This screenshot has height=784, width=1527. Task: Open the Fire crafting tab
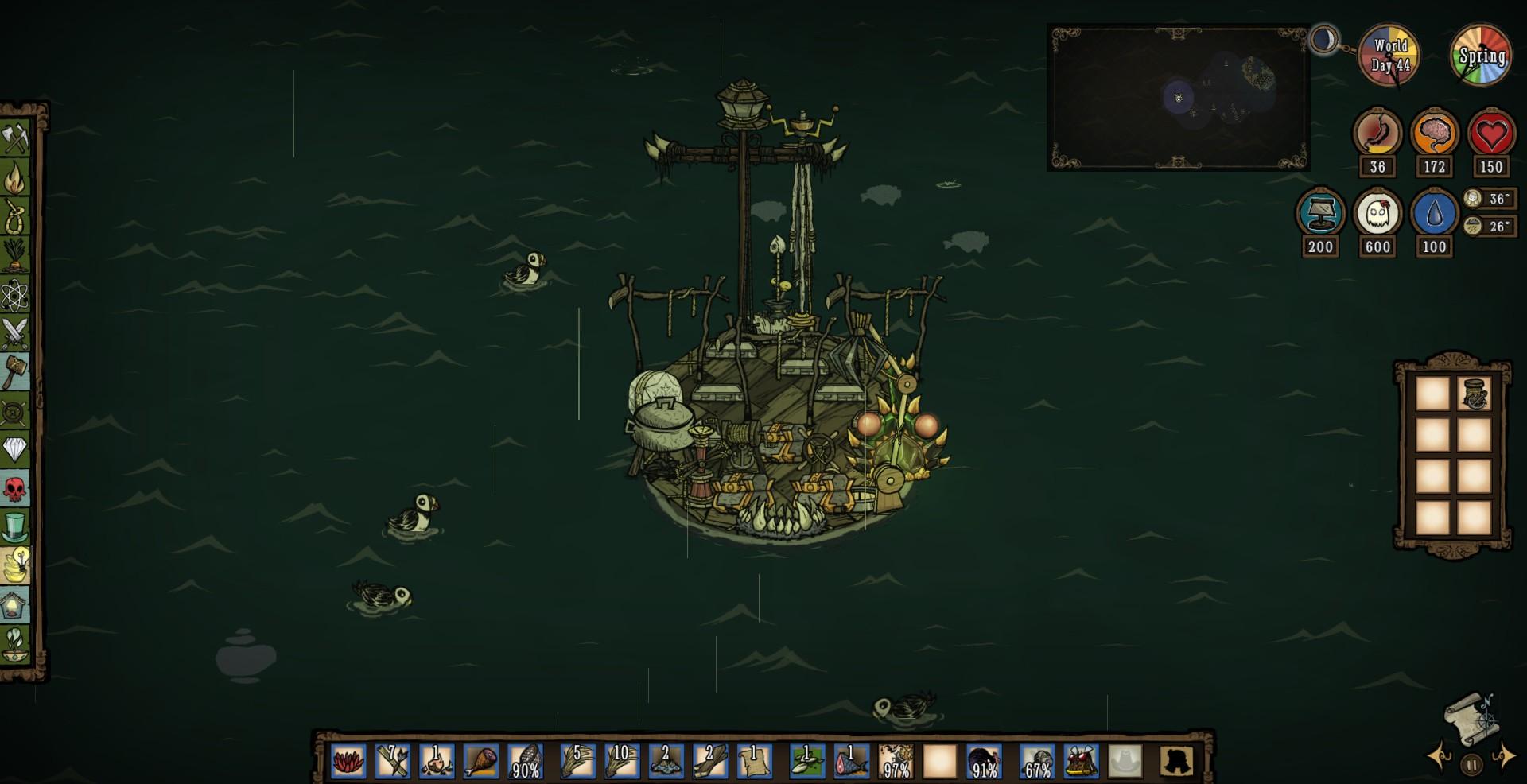tap(15, 178)
